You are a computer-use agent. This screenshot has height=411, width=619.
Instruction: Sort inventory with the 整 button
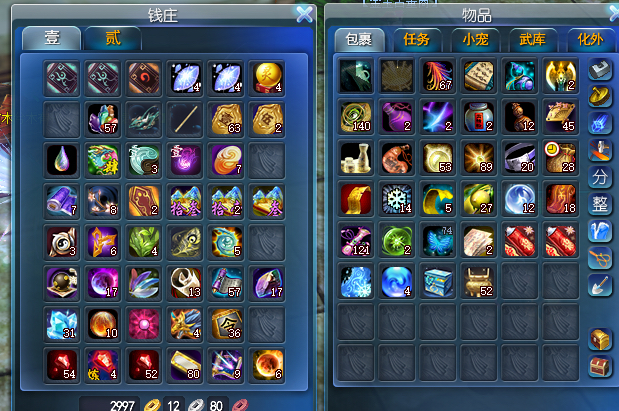tap(600, 204)
